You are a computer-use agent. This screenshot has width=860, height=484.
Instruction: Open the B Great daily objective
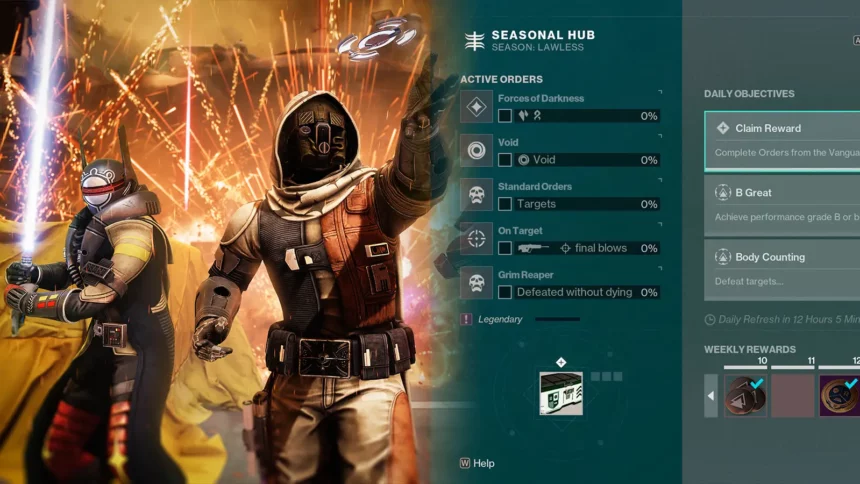(782, 204)
